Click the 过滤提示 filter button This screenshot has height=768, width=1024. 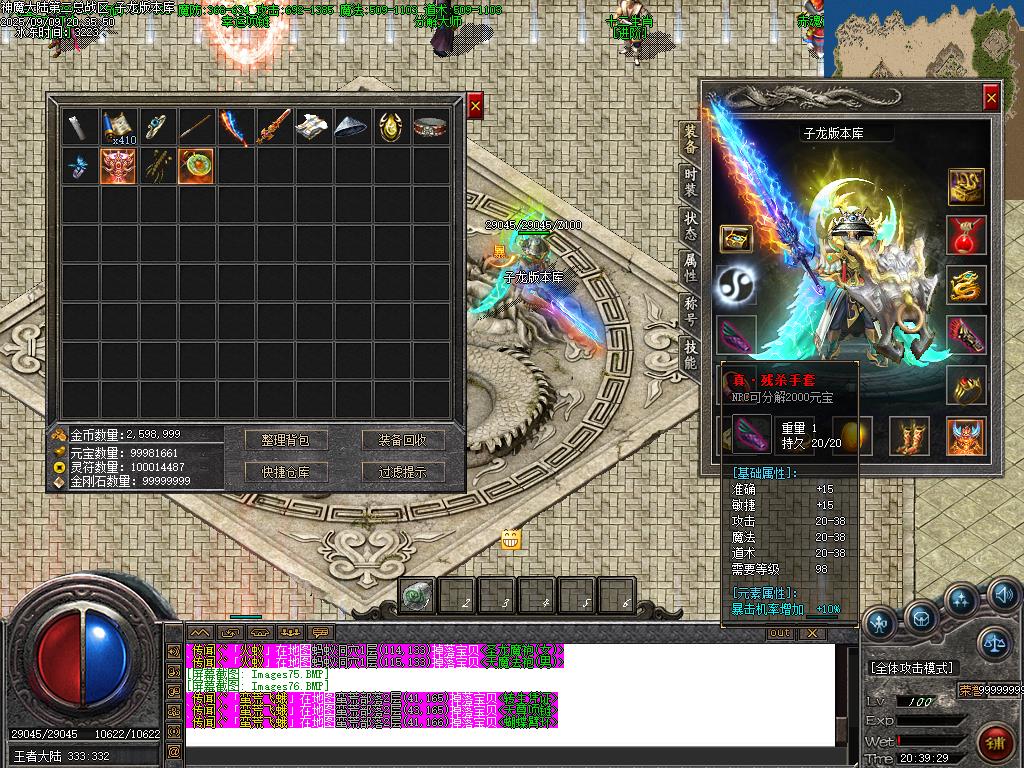(x=402, y=472)
